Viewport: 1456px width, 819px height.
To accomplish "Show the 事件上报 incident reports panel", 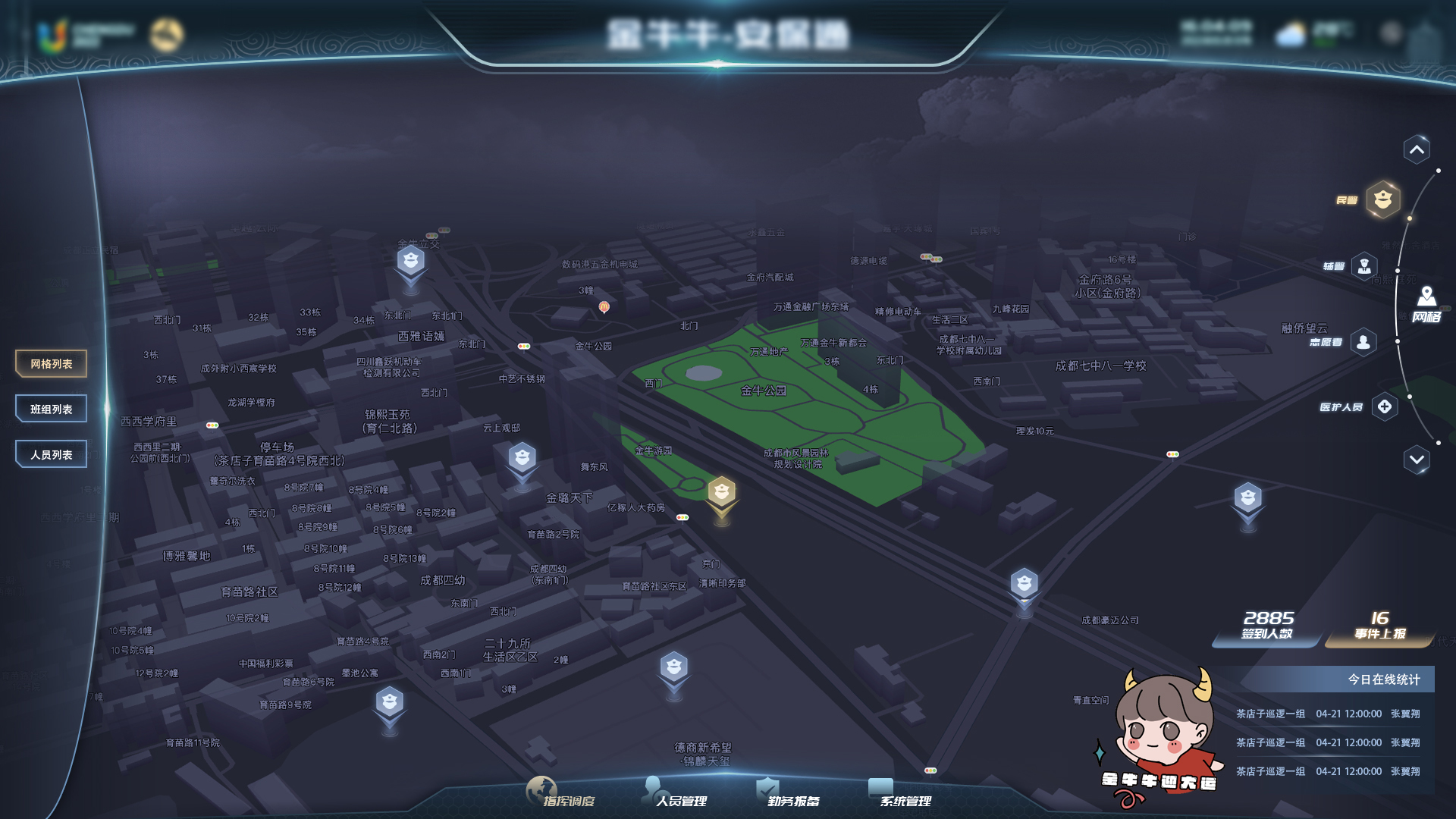I will click(x=1380, y=626).
